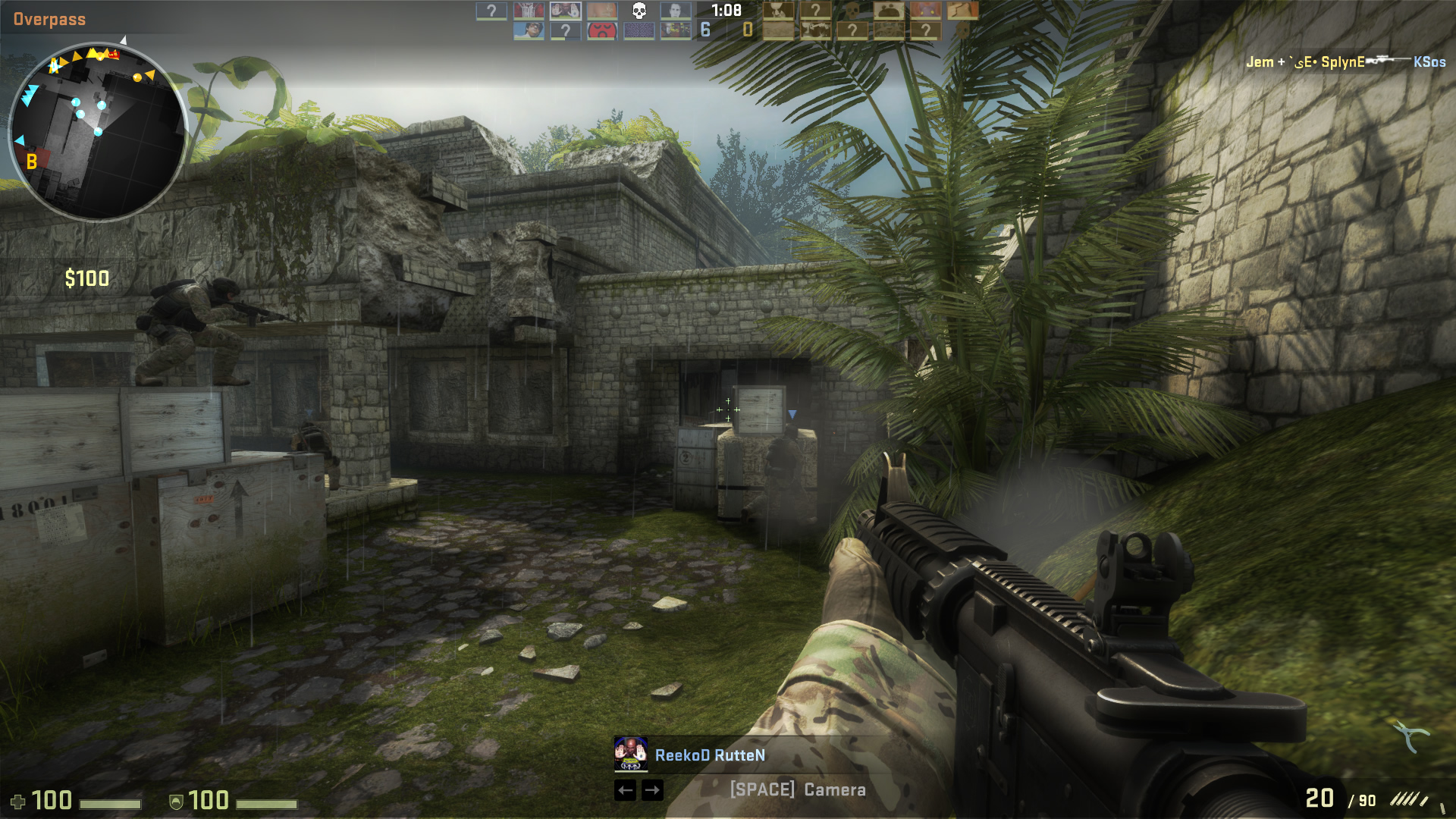Click the right arrow to spectate next player
The height and width of the screenshot is (819, 1456).
(x=652, y=791)
